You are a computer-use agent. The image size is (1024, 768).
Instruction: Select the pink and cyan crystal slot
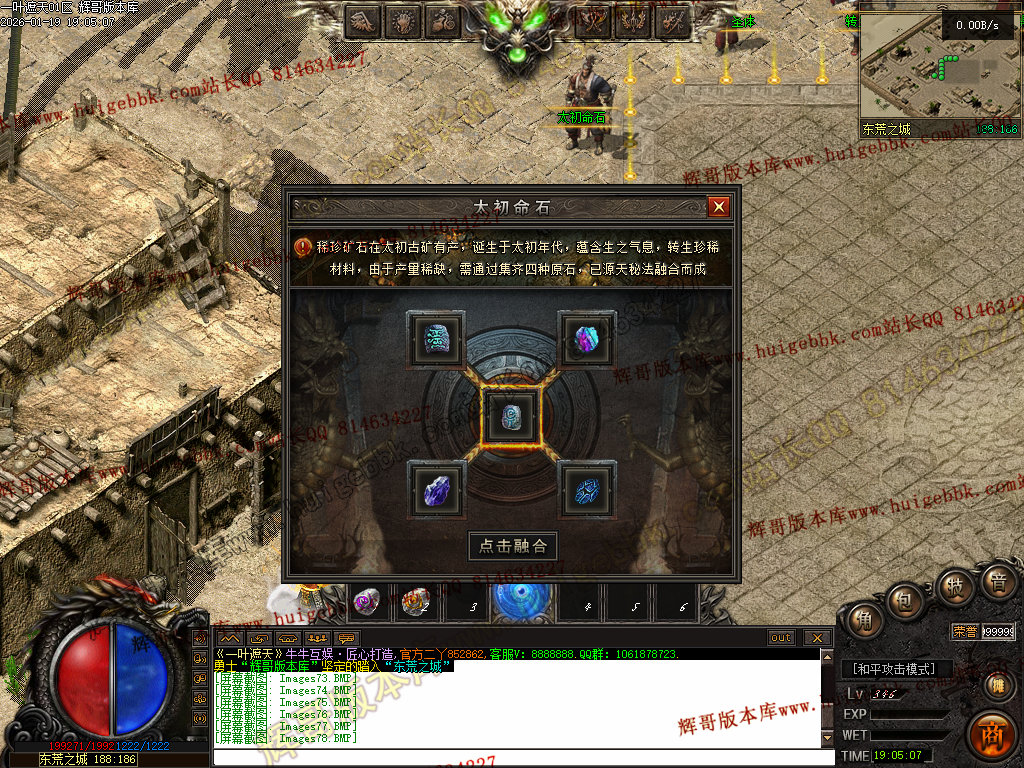click(586, 338)
